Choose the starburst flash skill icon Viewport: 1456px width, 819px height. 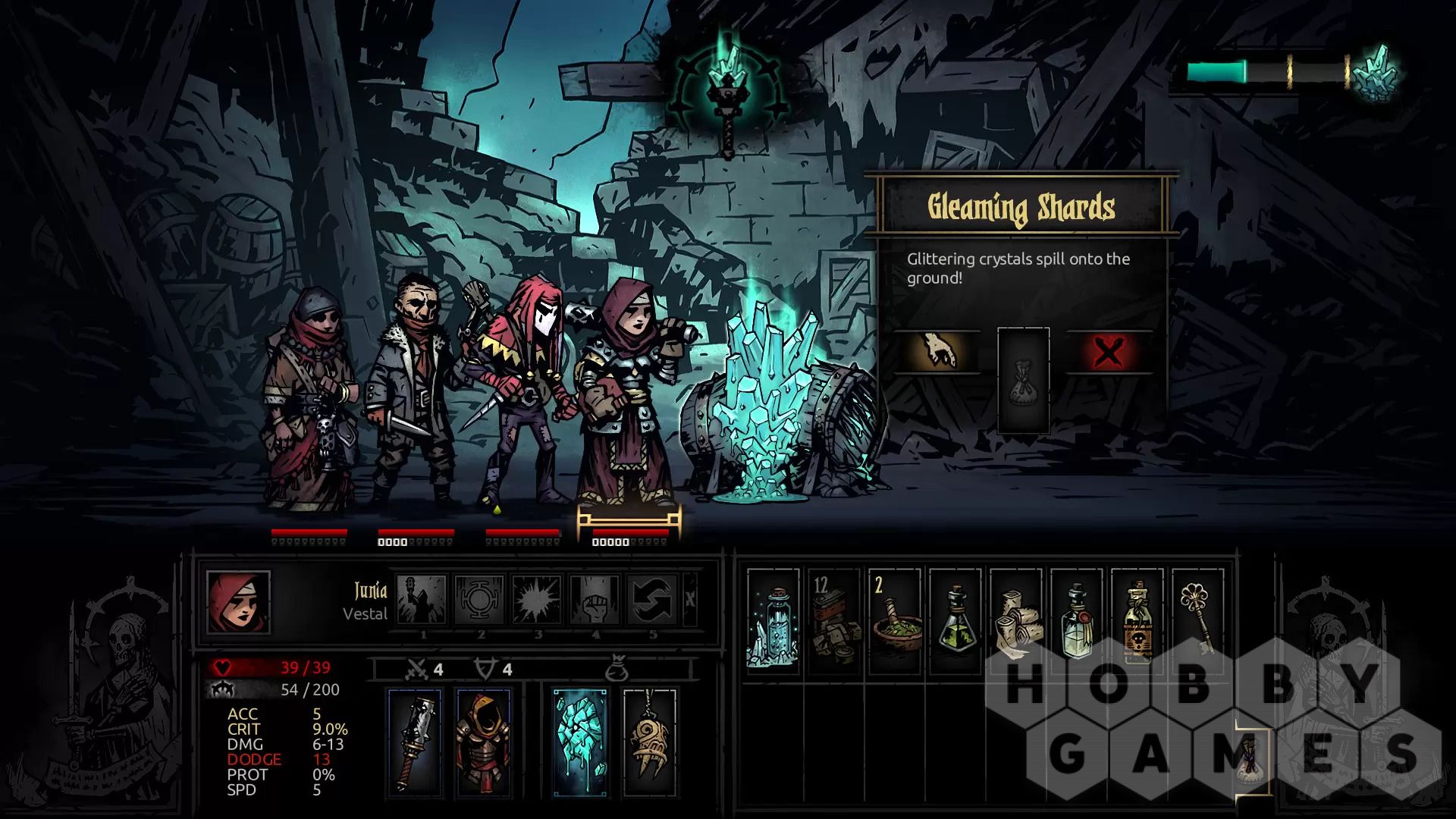[538, 599]
